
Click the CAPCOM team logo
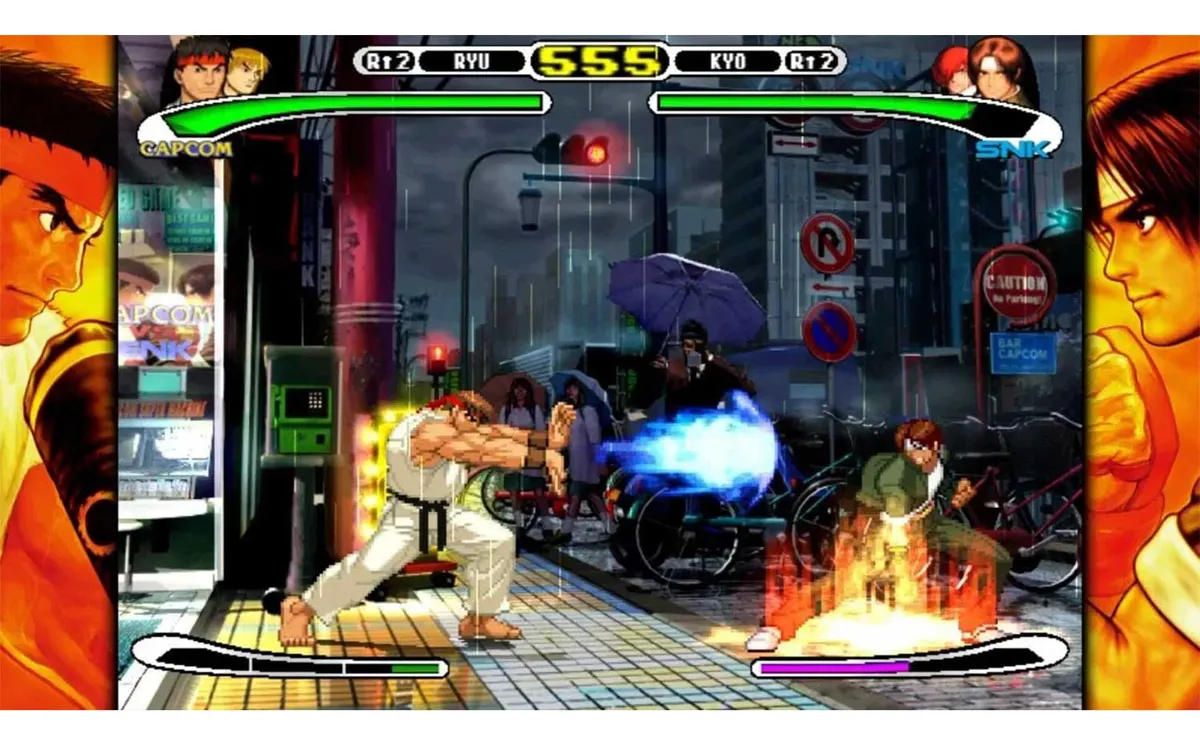187,149
